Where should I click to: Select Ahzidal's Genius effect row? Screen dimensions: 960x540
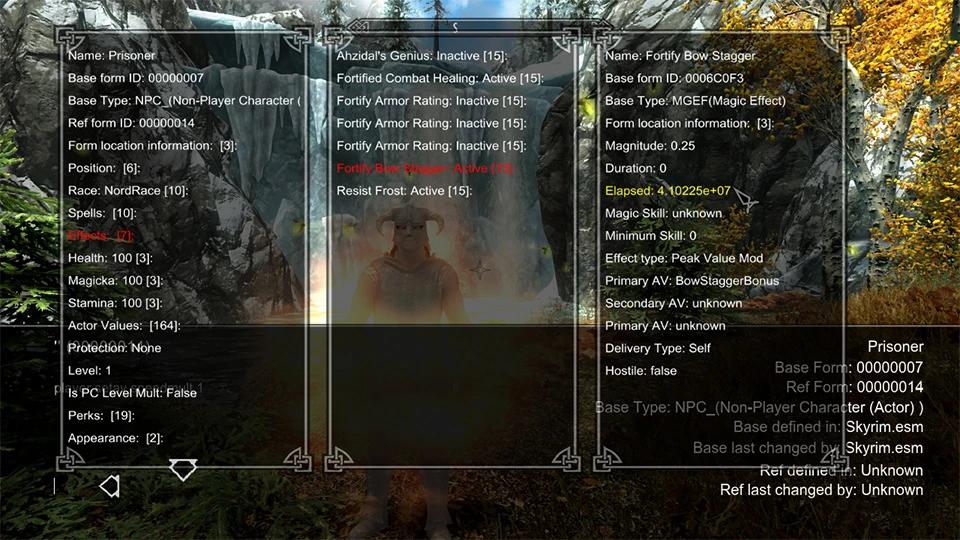[x=421, y=56]
